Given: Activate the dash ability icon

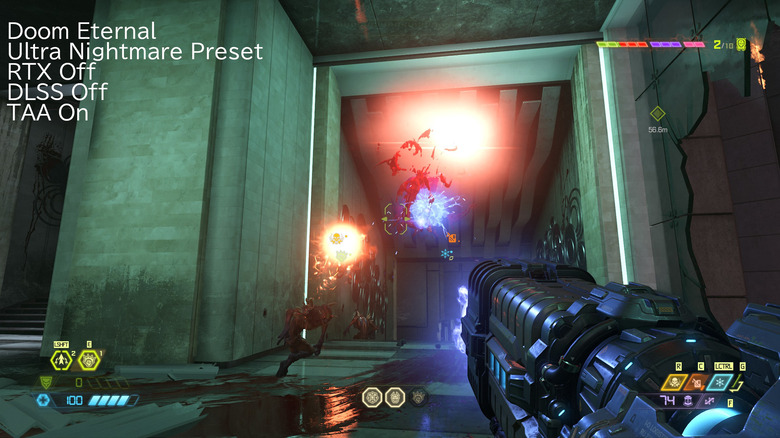Looking at the screenshot, I should click(62, 361).
